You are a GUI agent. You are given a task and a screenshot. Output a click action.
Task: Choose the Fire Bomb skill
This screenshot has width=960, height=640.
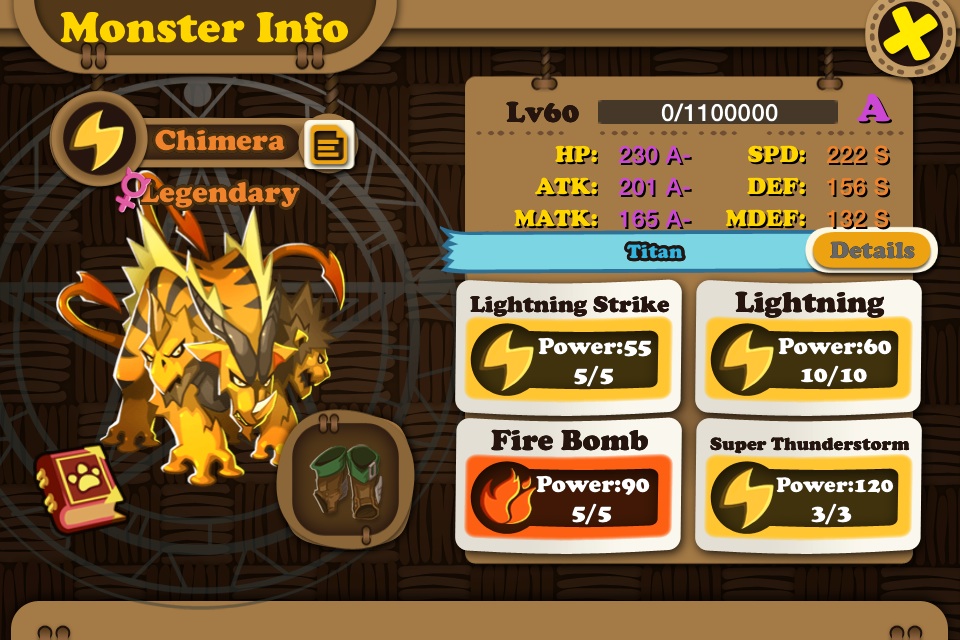pyautogui.click(x=569, y=485)
